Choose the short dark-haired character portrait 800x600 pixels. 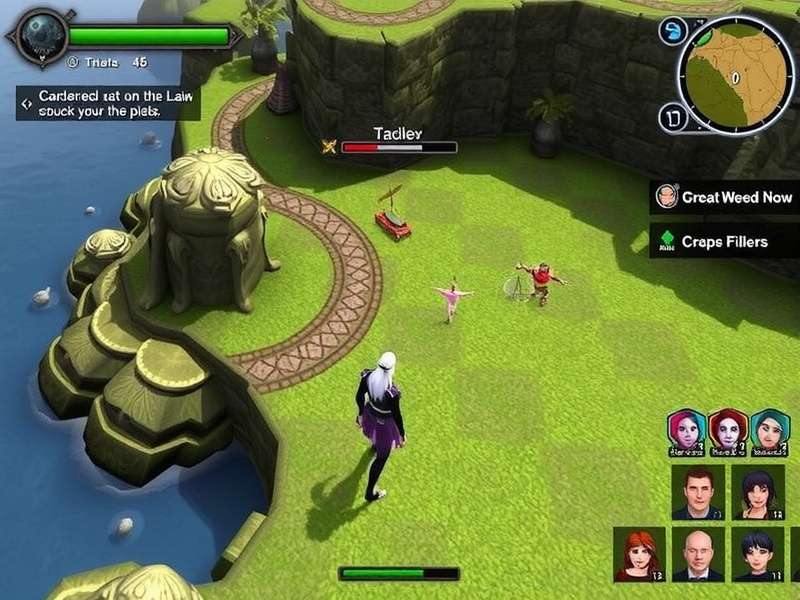pos(757,554)
